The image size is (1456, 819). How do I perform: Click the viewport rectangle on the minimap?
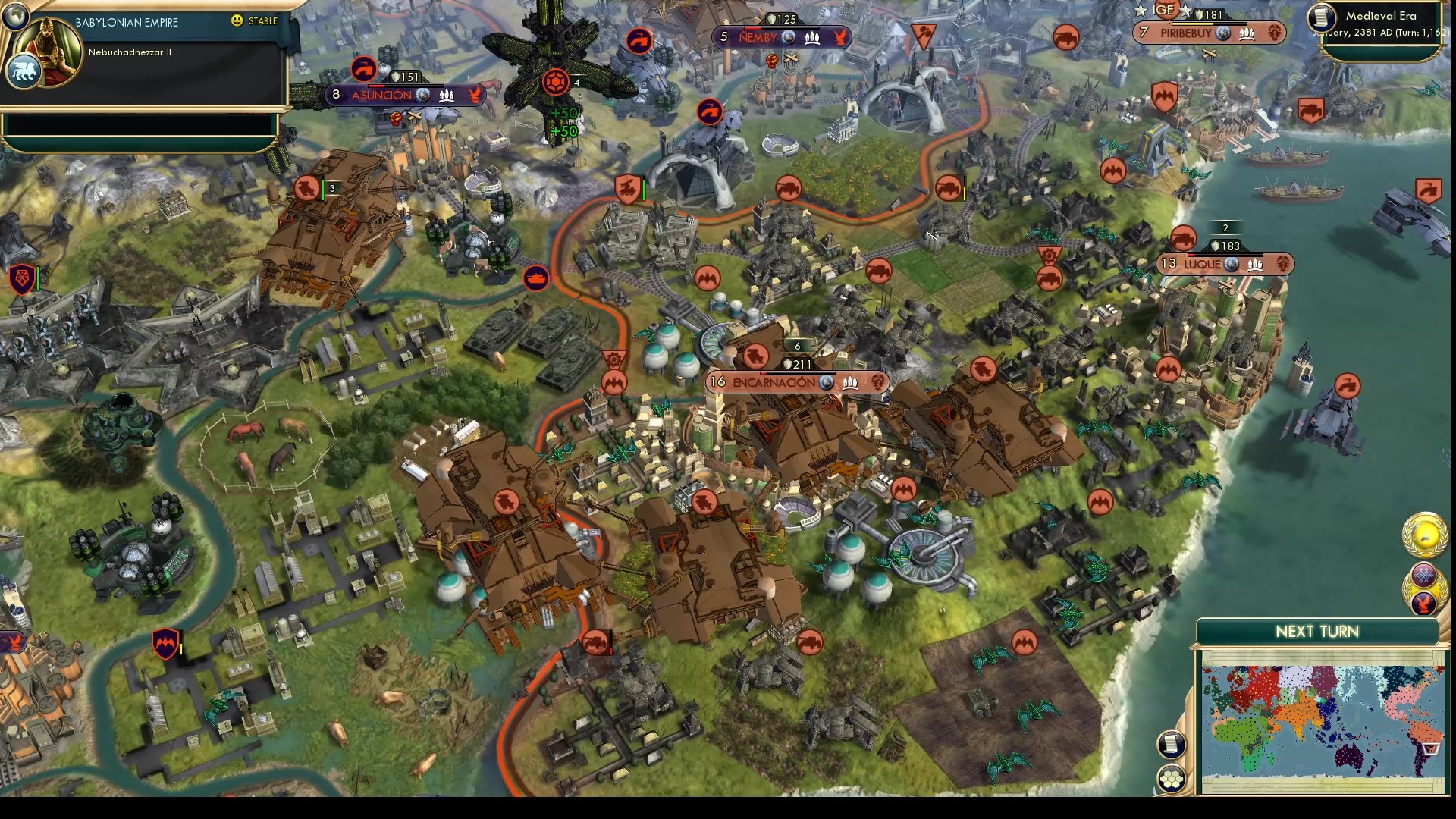(1429, 748)
